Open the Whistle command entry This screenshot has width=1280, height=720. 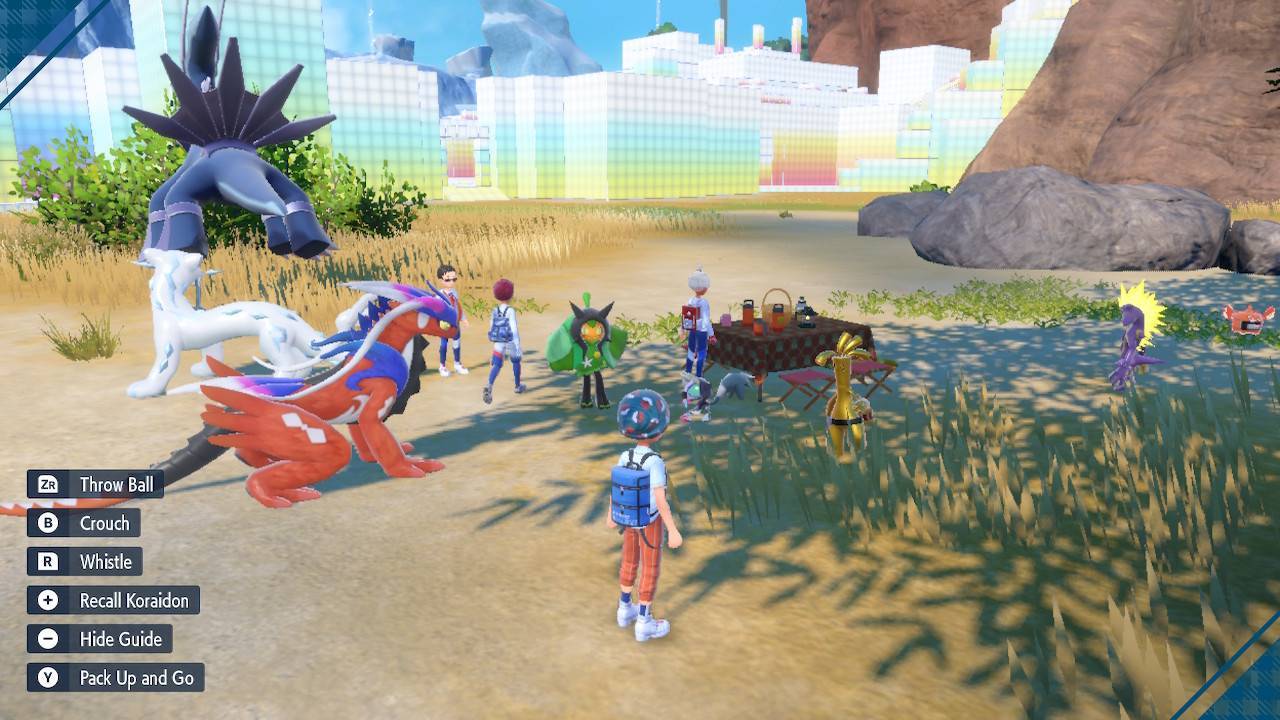coord(105,561)
